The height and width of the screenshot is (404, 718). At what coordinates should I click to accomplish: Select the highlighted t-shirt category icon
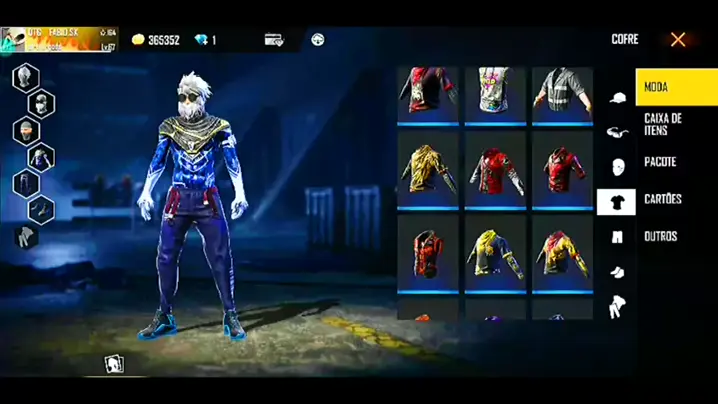coord(616,202)
